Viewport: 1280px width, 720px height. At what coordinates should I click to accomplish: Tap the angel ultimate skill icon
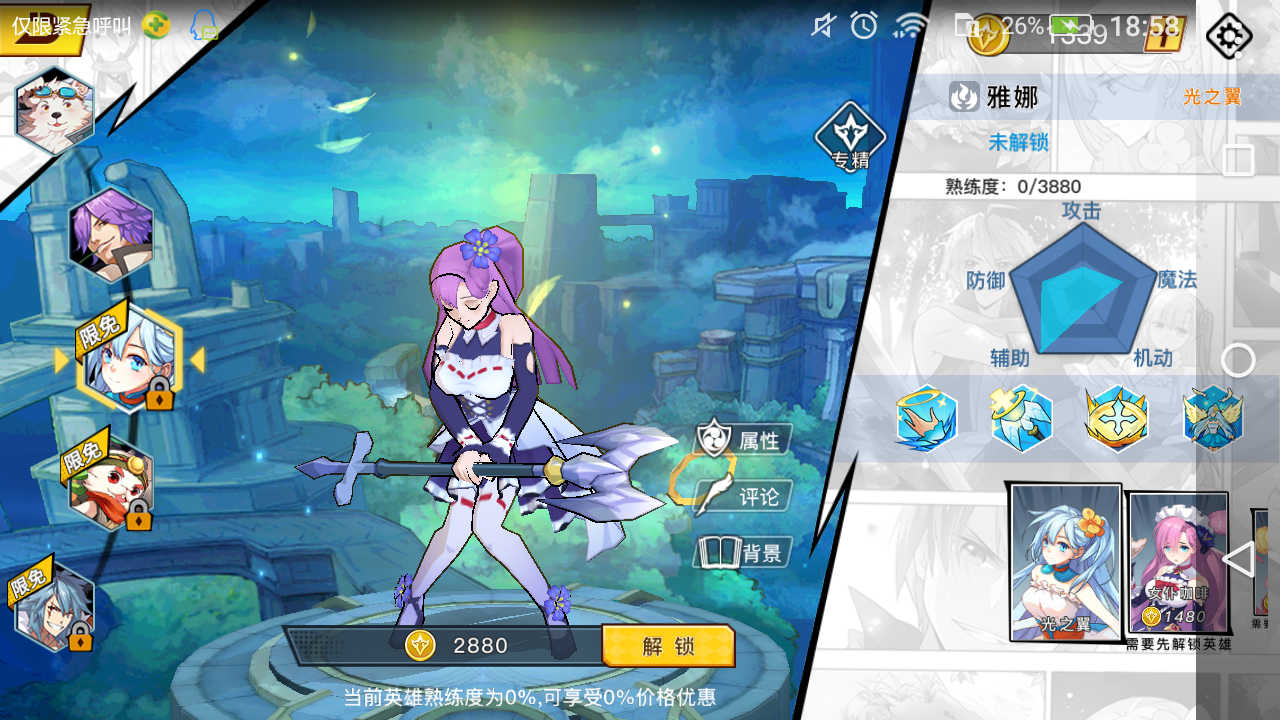[1212, 418]
